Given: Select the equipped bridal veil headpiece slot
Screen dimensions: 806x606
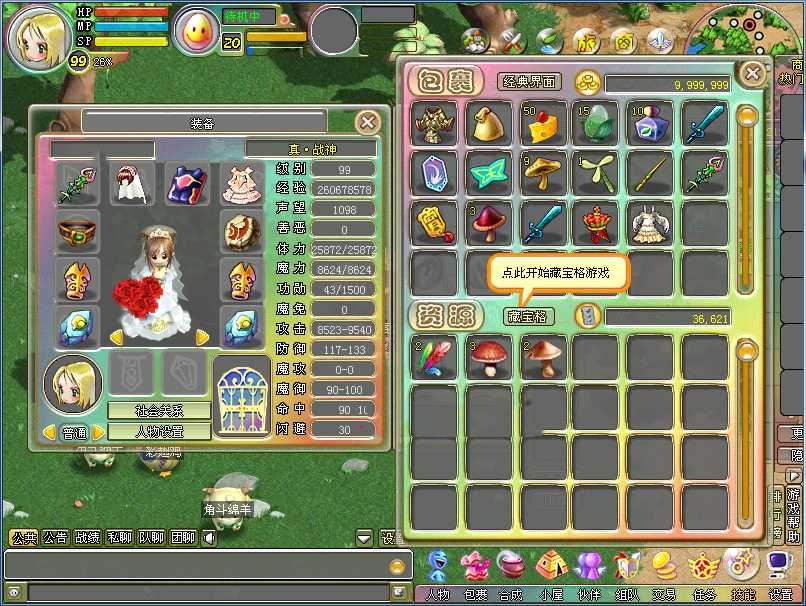Looking at the screenshot, I should tap(132, 185).
